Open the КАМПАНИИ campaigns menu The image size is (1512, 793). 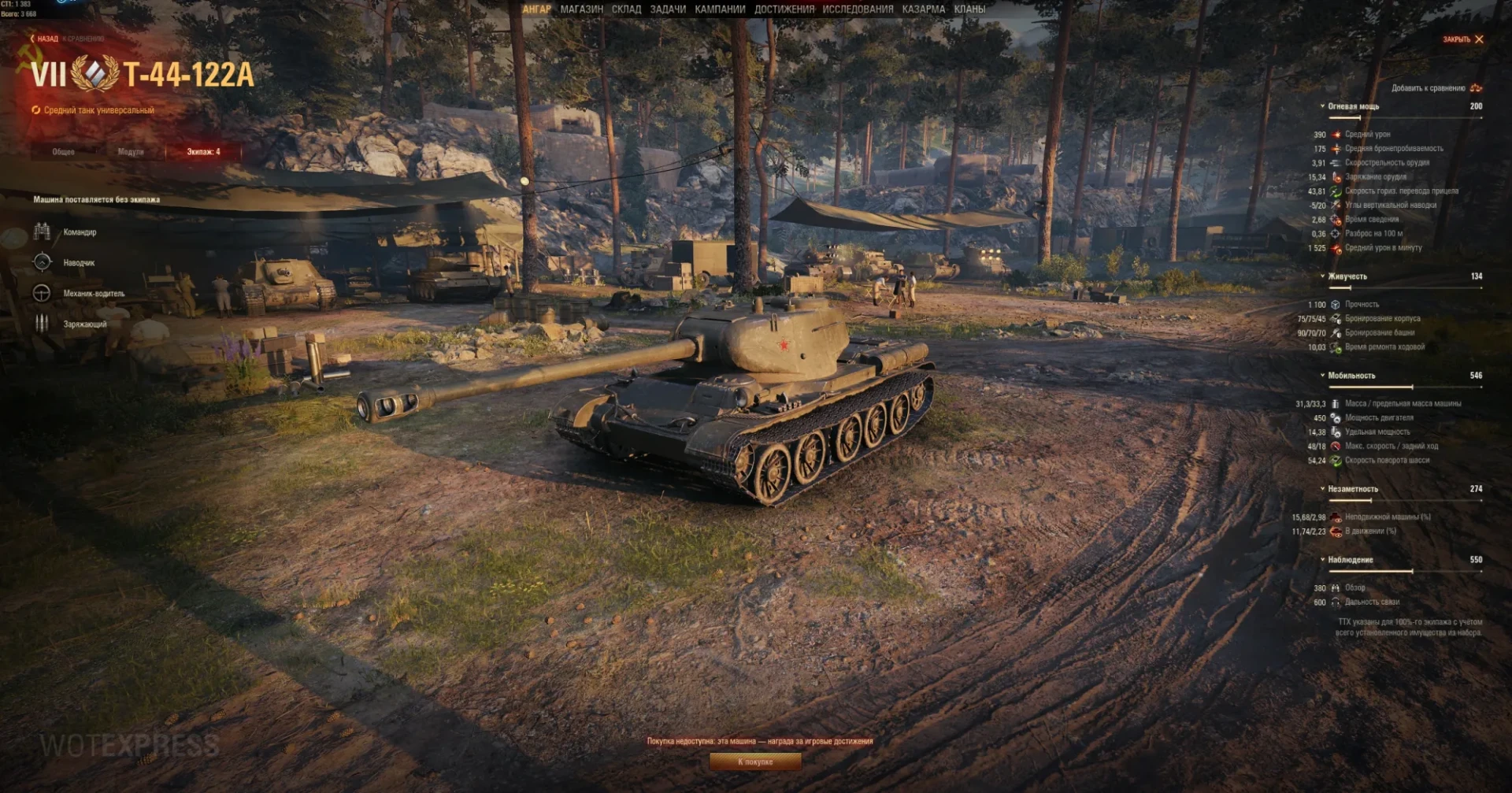click(x=720, y=9)
